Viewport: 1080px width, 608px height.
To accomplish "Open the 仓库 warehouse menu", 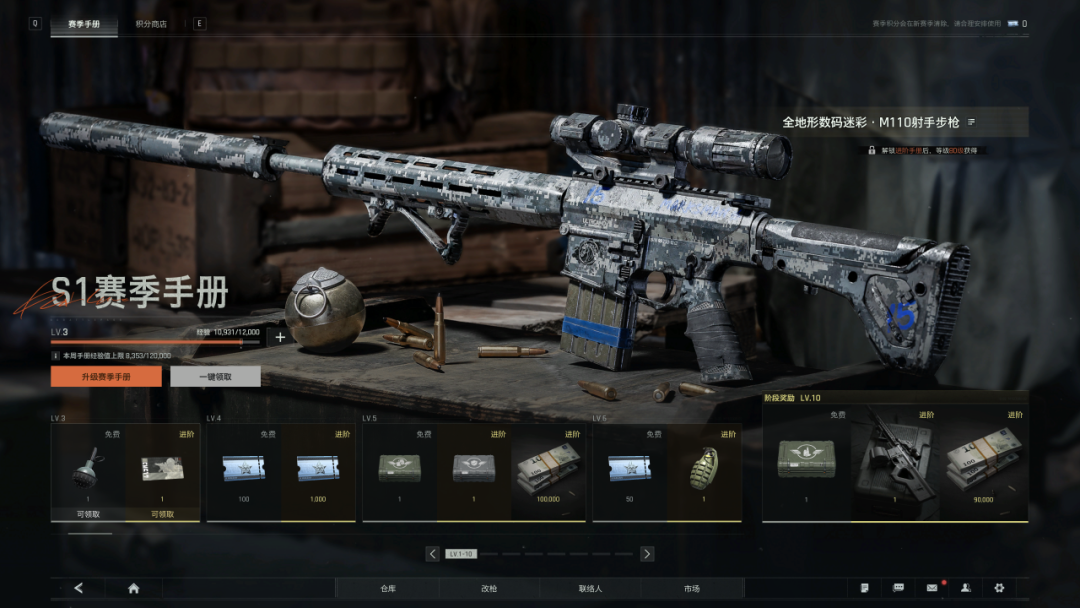I will 388,588.
